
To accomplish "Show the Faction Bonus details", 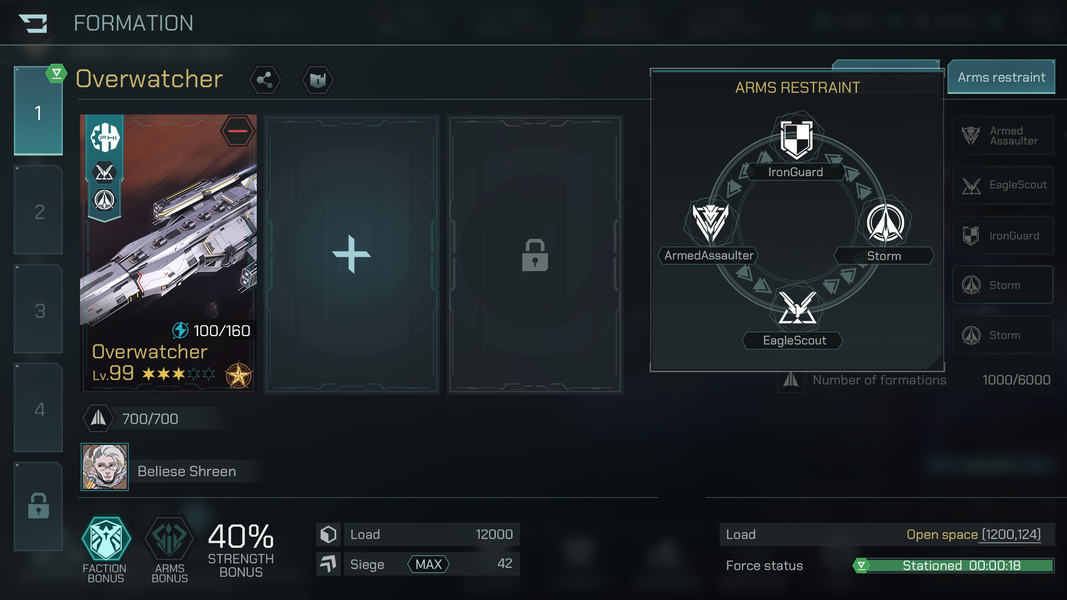I will [x=105, y=540].
